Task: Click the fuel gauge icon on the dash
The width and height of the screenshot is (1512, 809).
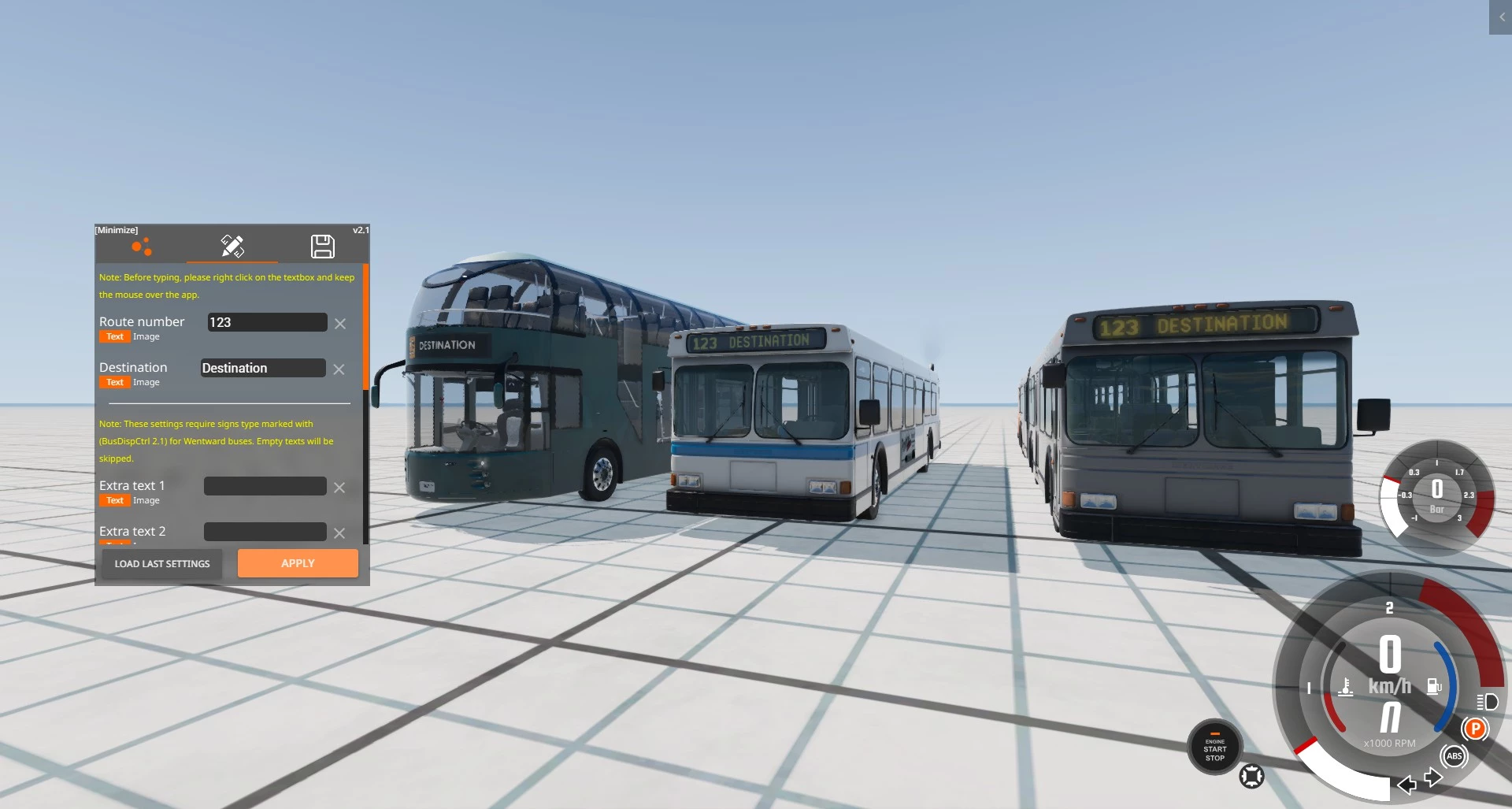Action: tap(1433, 685)
